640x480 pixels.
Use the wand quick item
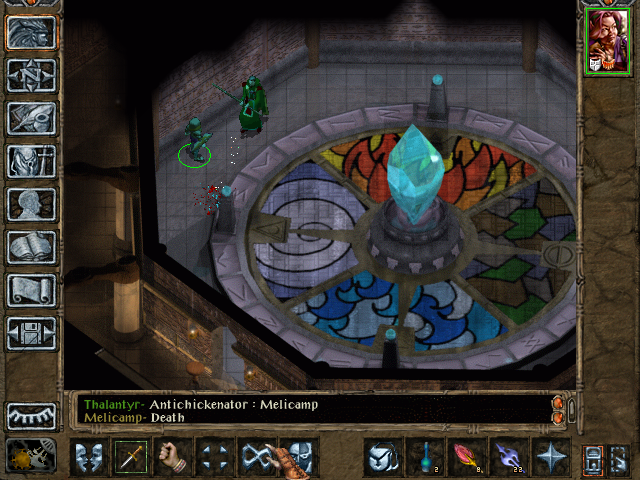coord(509,457)
